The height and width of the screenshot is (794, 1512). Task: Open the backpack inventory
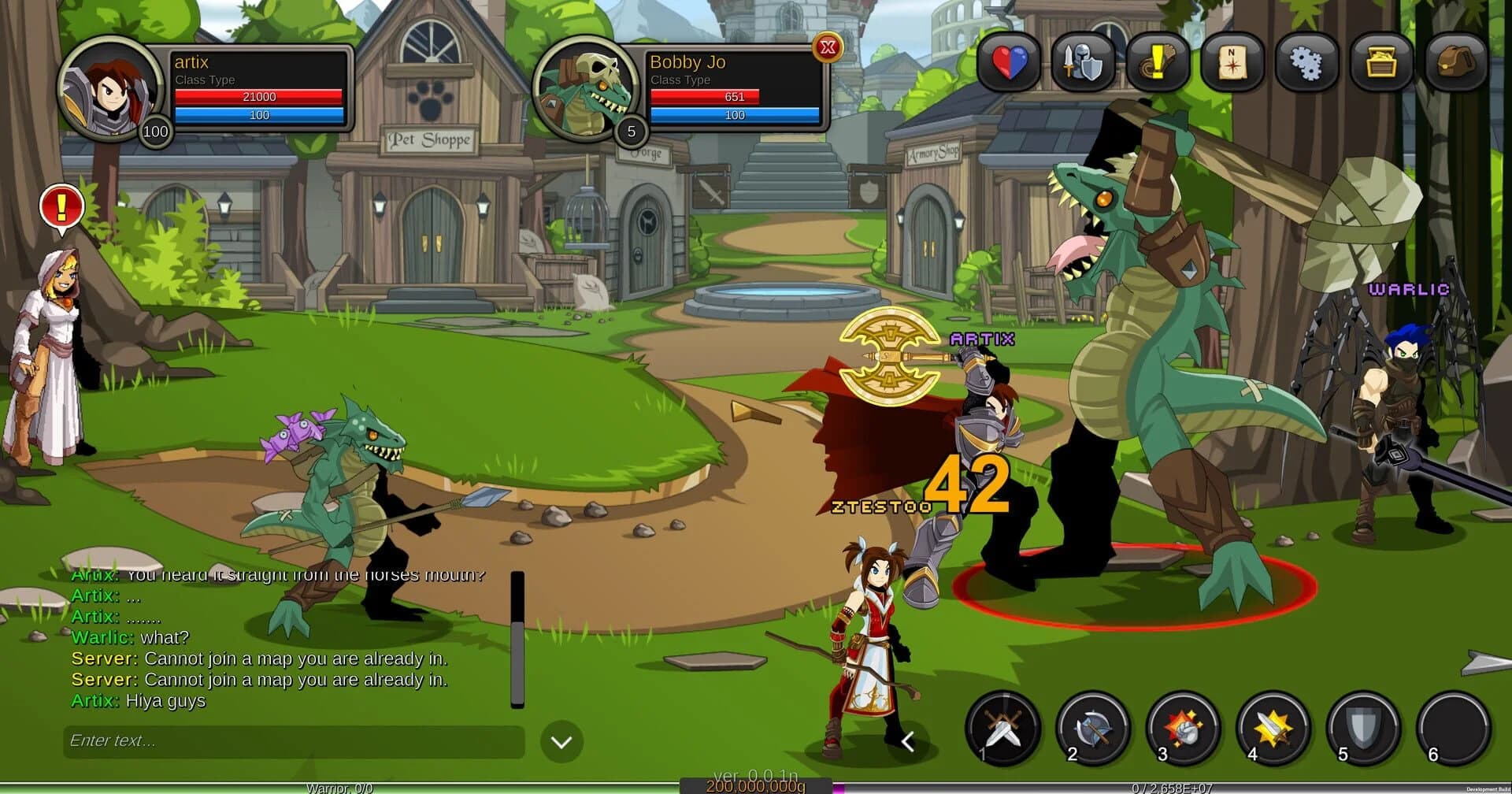(1455, 63)
